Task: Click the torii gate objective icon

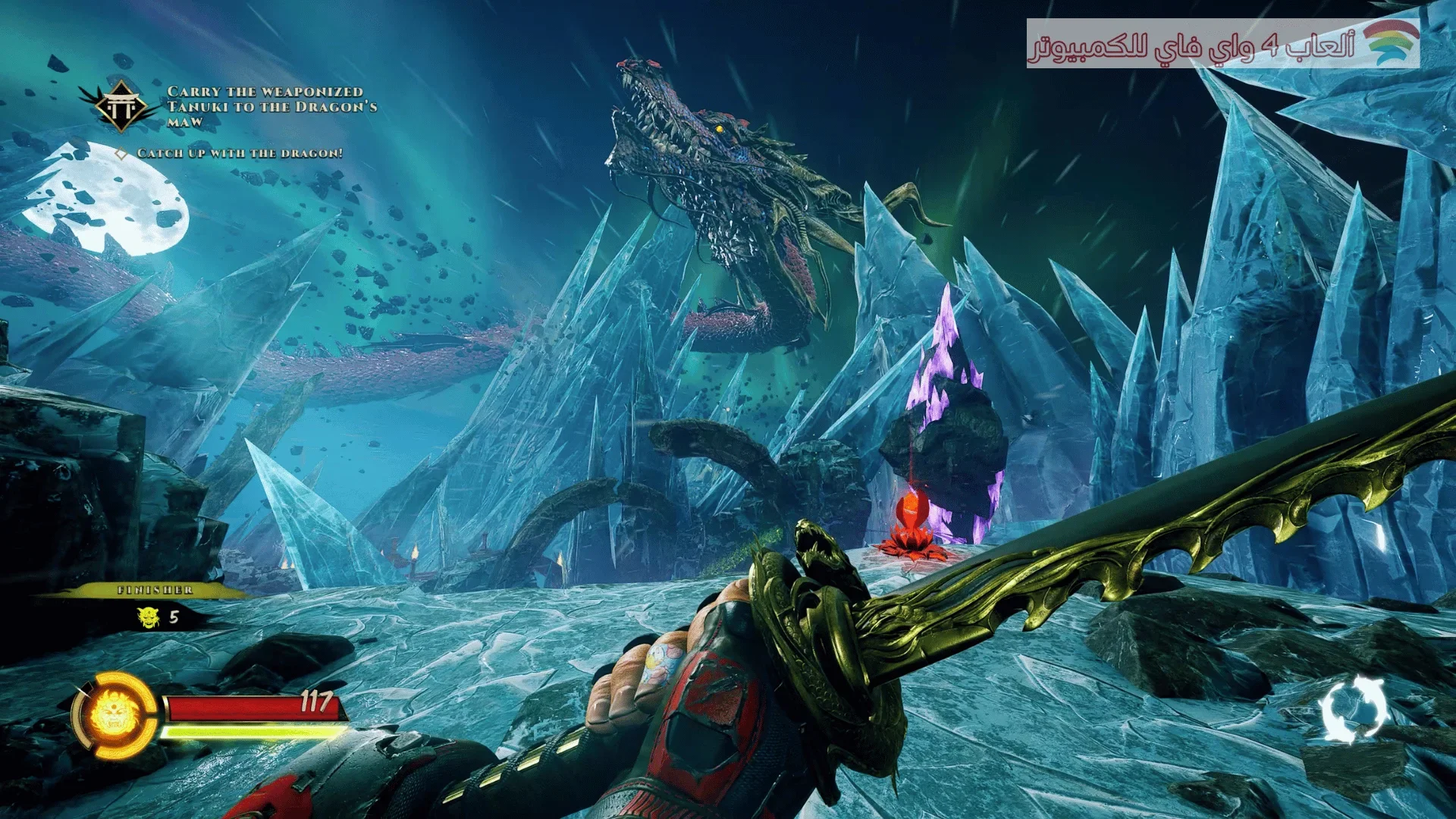Action: 121,107
